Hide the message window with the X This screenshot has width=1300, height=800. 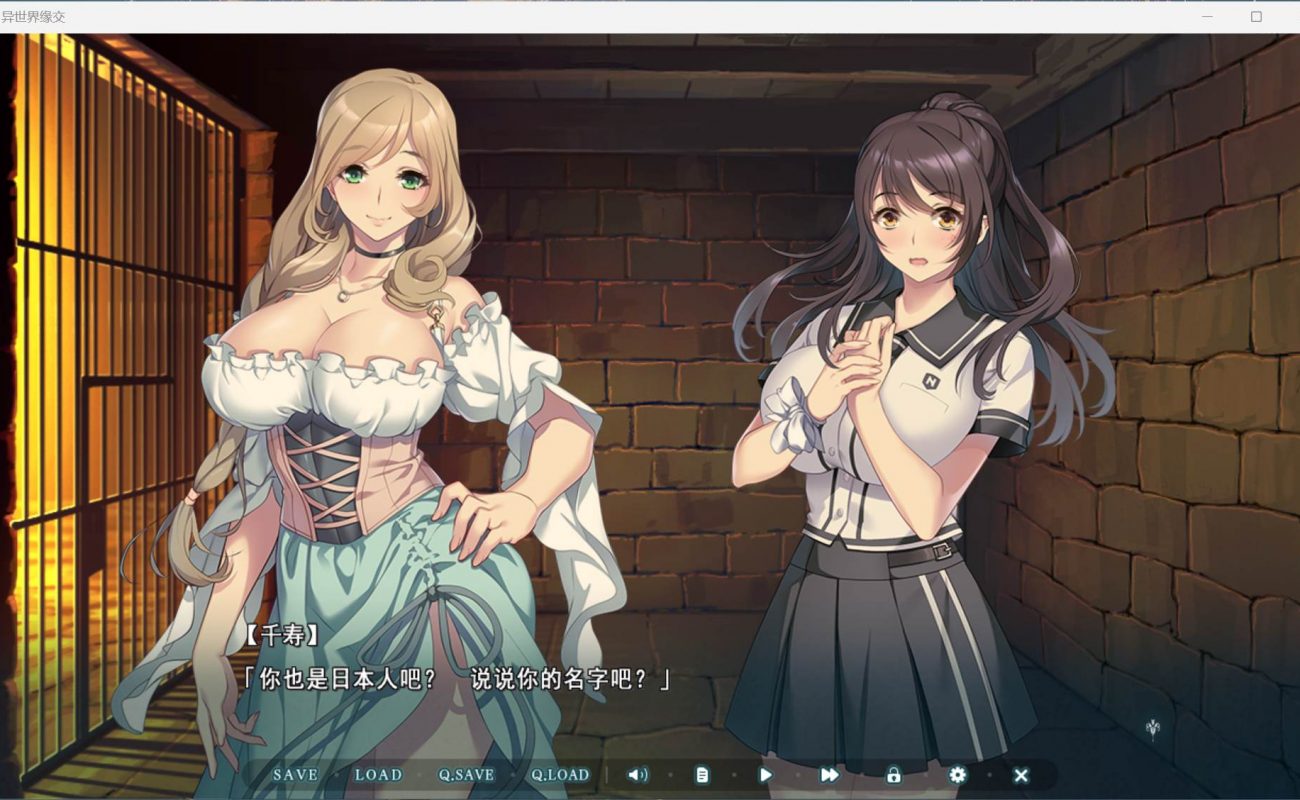tap(1021, 775)
